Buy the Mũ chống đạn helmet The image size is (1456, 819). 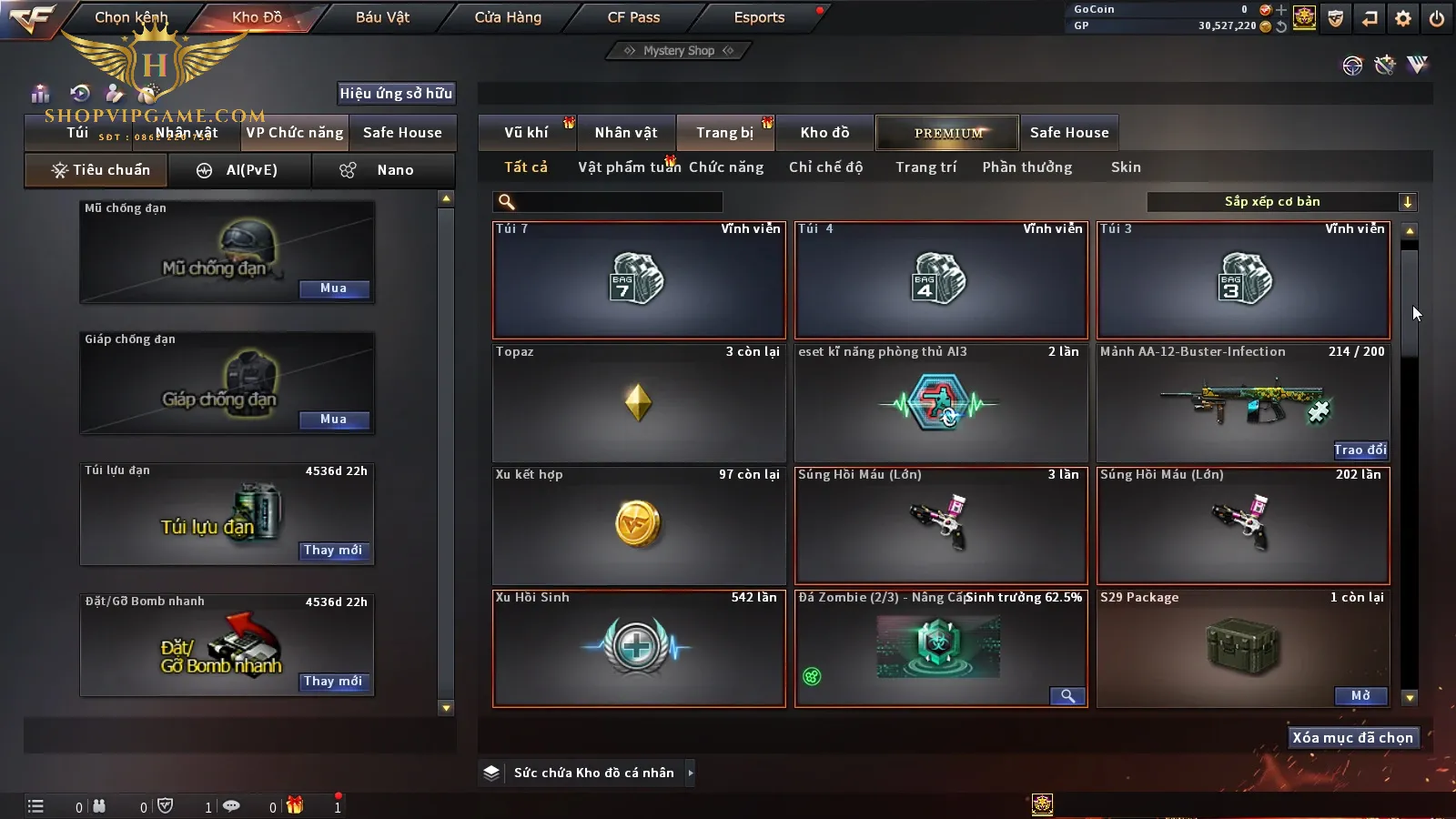tap(333, 288)
